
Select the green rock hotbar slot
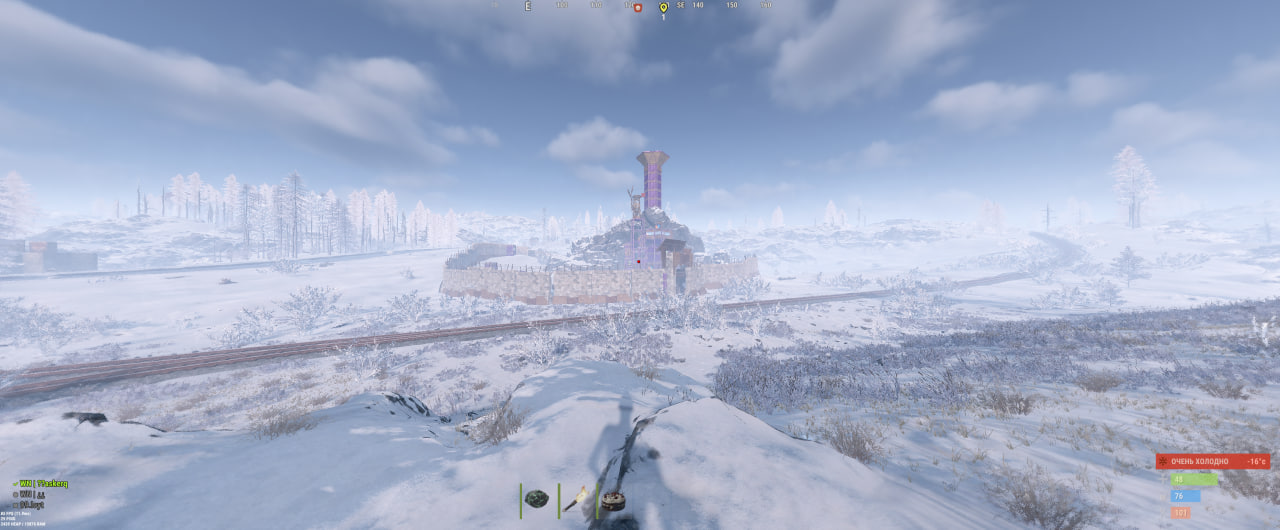pyautogui.click(x=536, y=499)
